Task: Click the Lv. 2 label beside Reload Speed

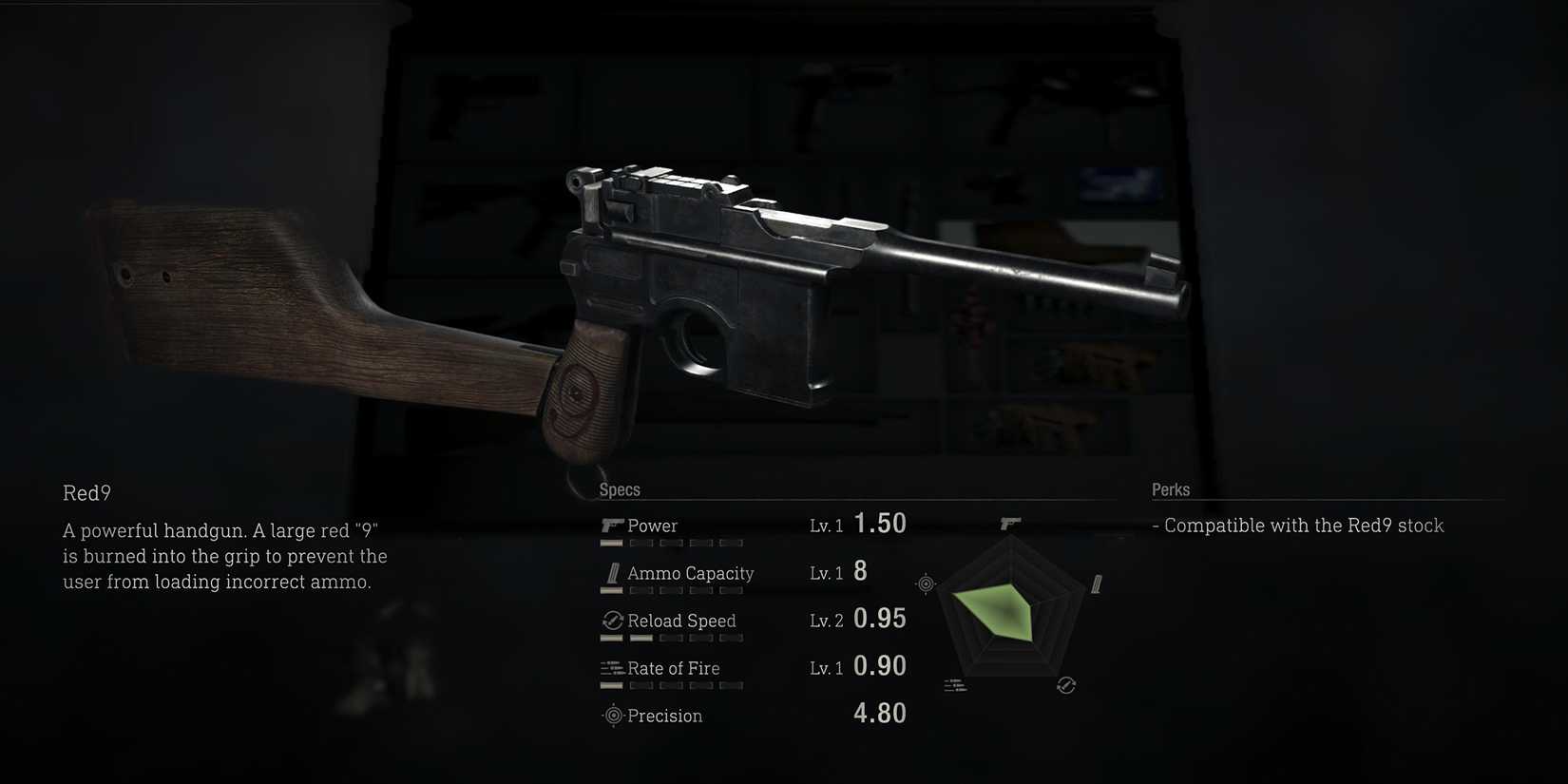Action: coord(826,620)
